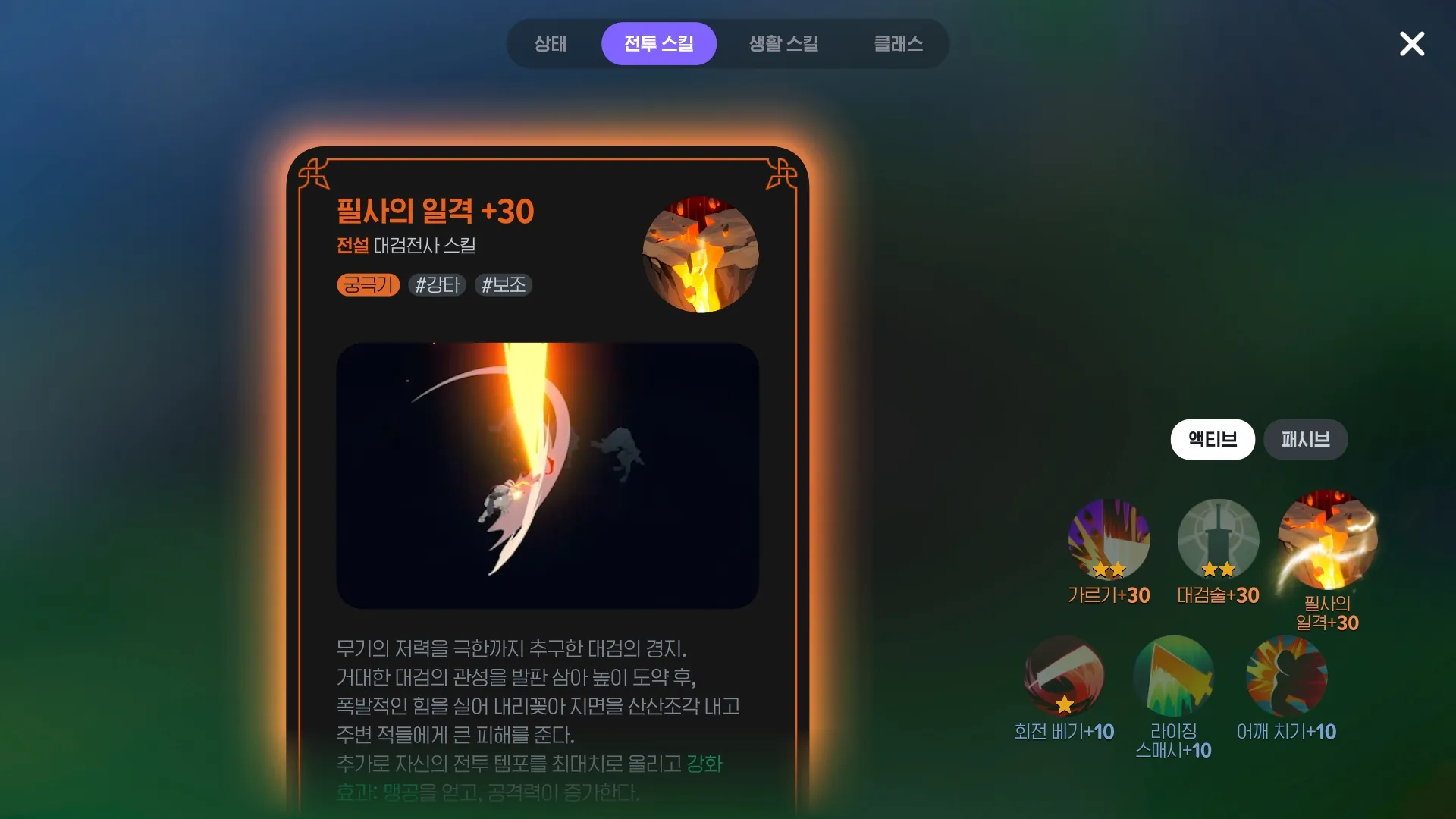Switch to the 패시브 skill filter

[1306, 440]
